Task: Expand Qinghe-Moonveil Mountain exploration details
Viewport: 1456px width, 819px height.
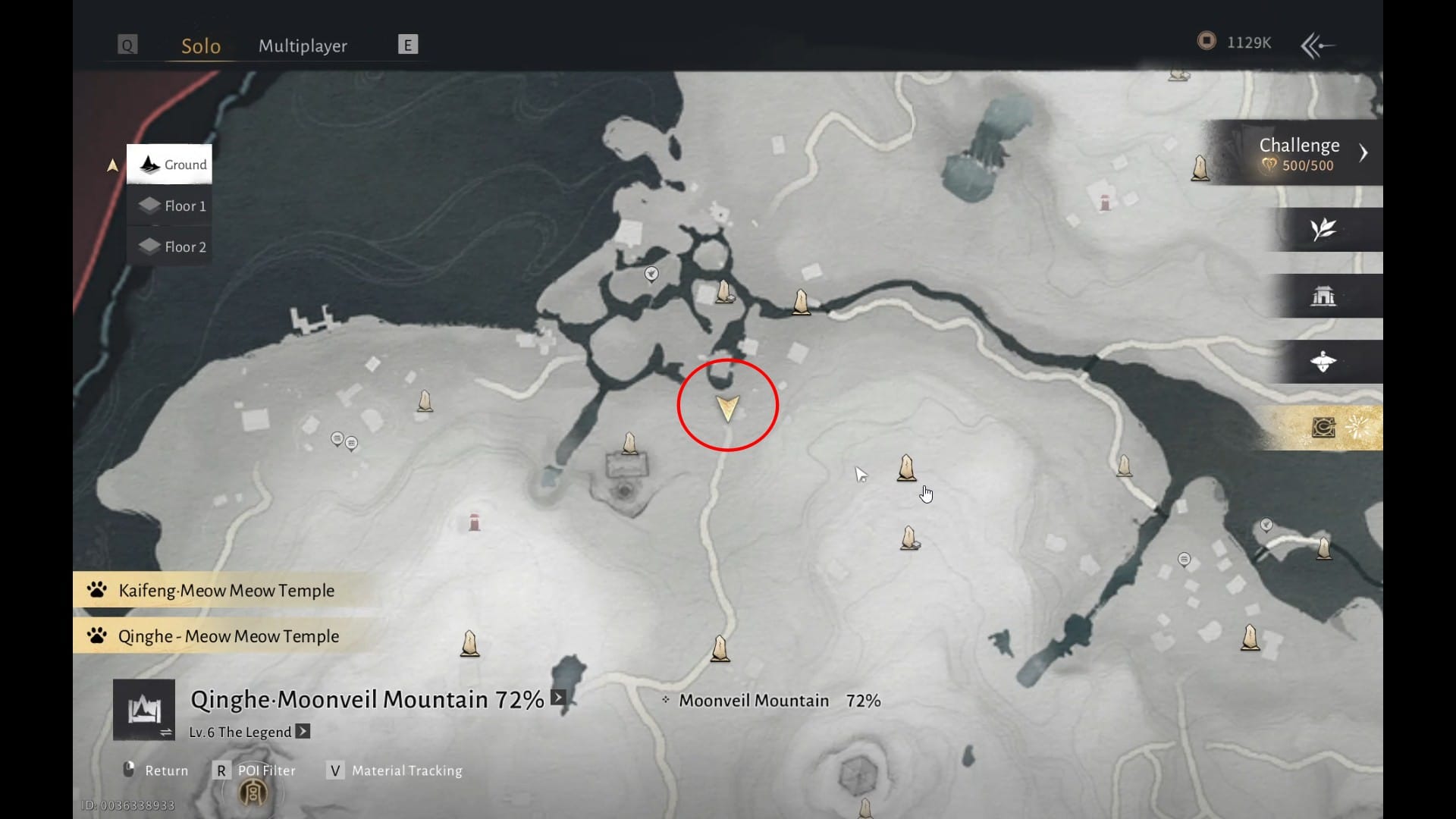Action: point(558,698)
